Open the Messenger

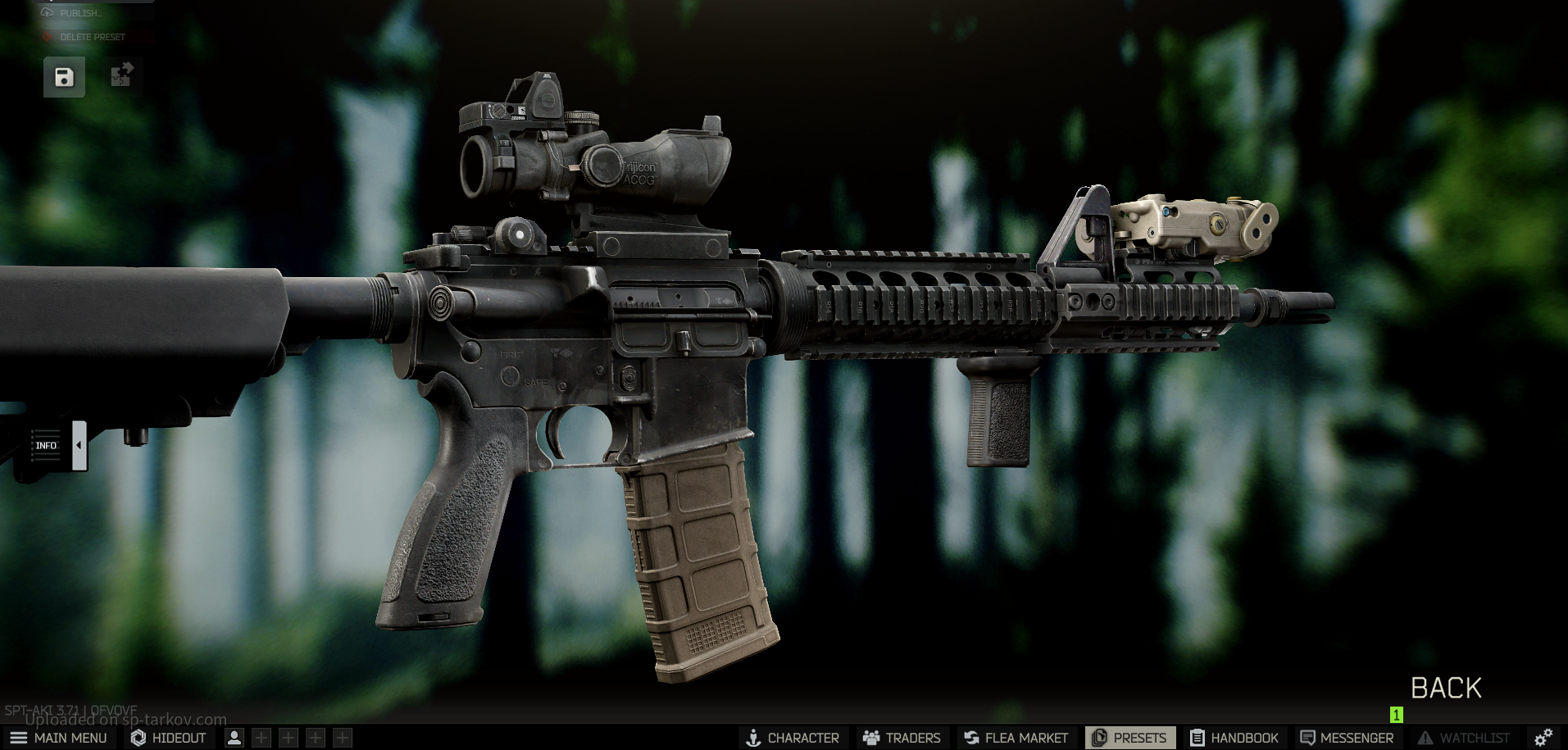click(1347, 738)
